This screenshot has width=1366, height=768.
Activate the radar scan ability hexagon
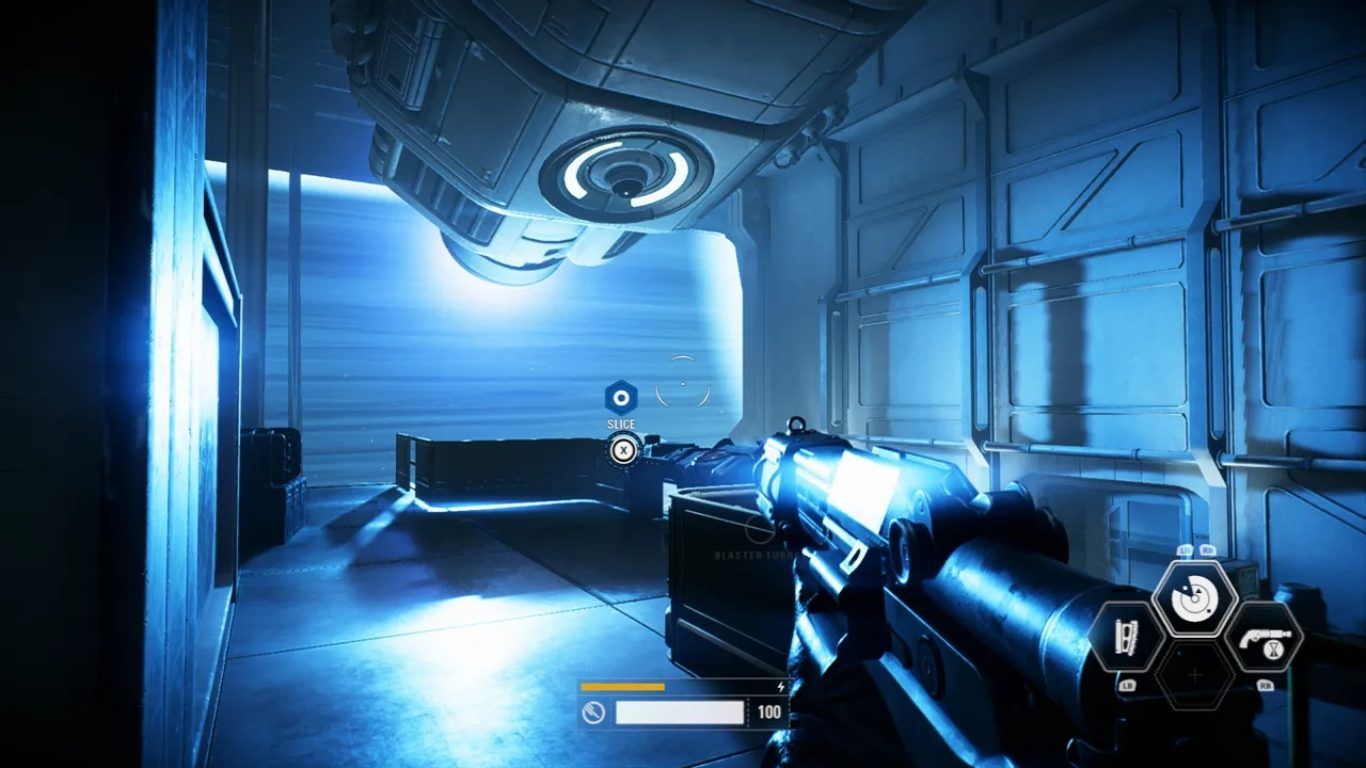click(x=1195, y=600)
